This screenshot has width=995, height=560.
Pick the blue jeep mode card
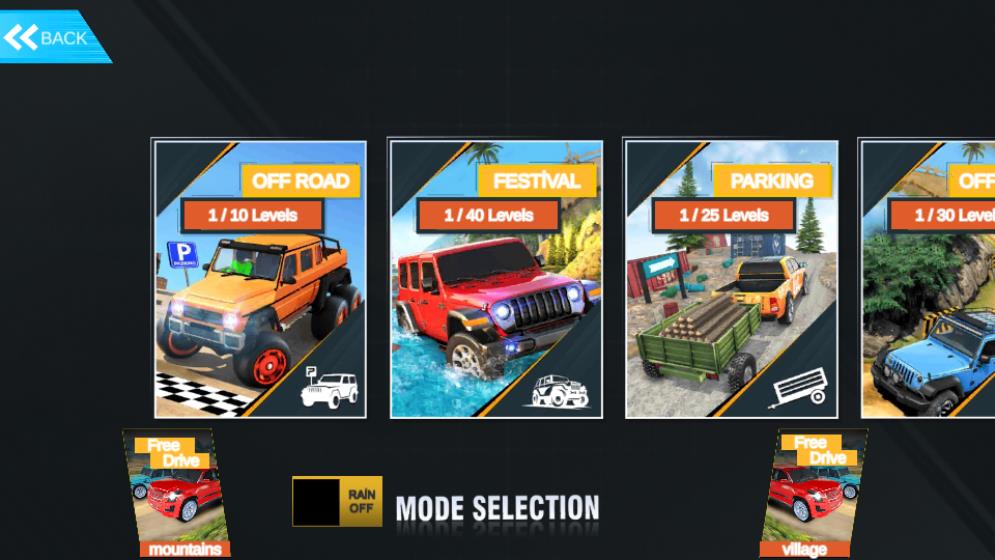coord(928,278)
